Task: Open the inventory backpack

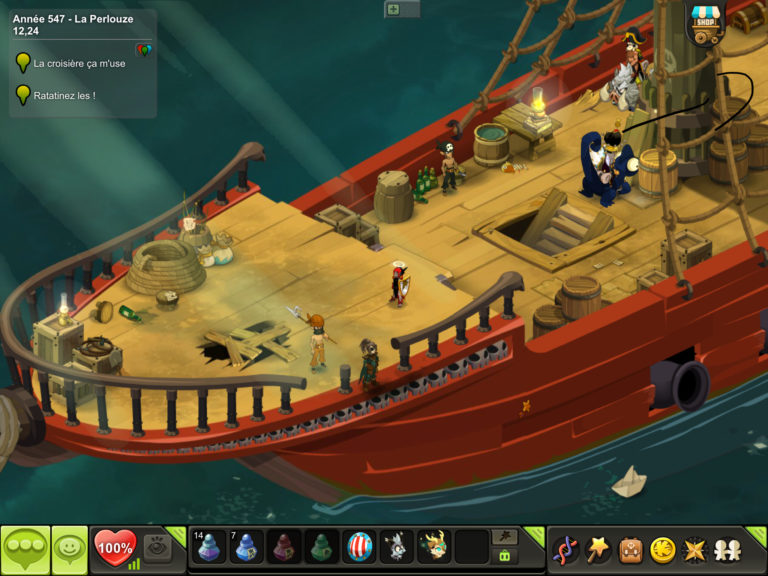Action: pos(630,549)
